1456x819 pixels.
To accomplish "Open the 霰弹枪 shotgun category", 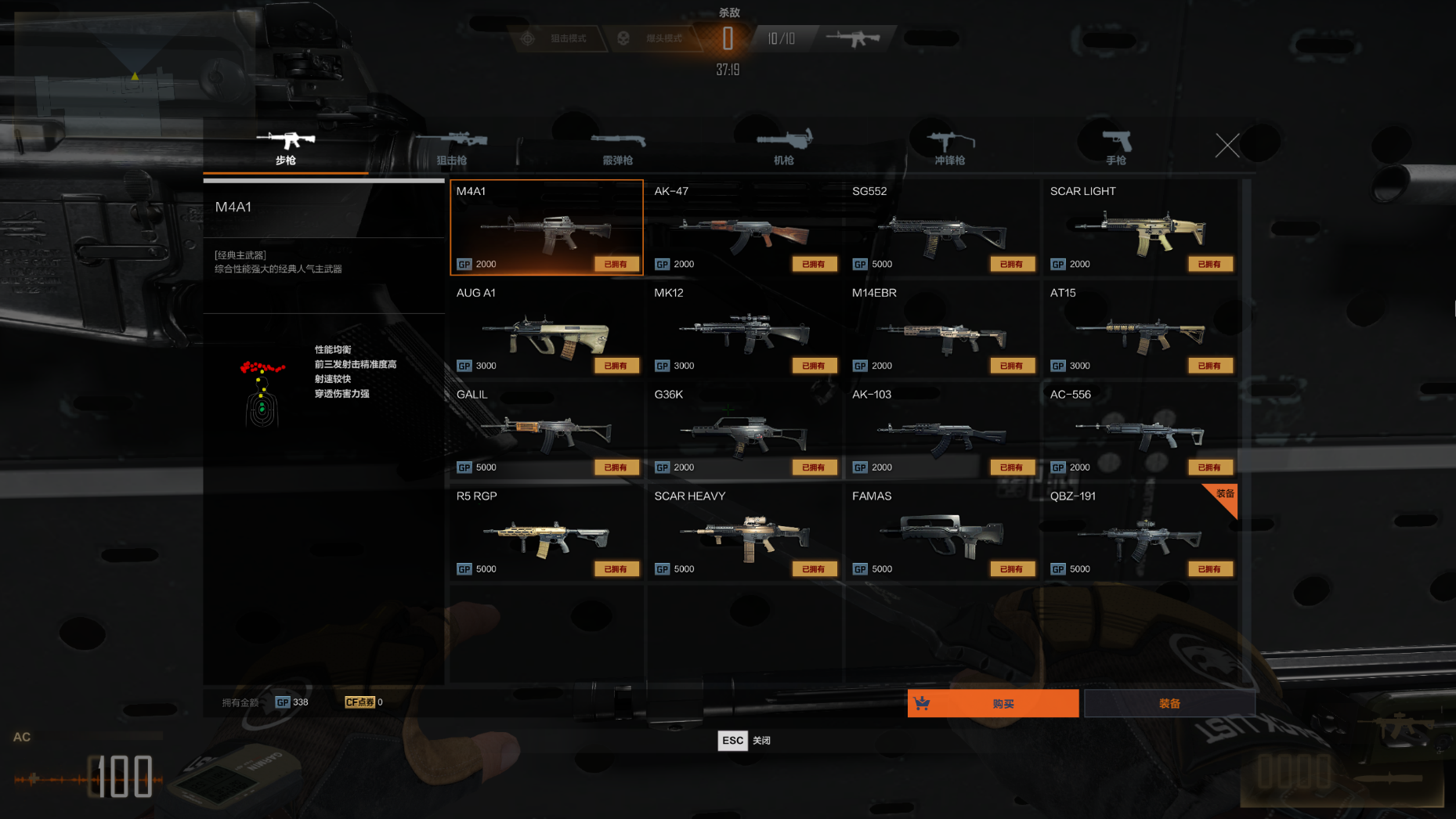I will [618, 147].
